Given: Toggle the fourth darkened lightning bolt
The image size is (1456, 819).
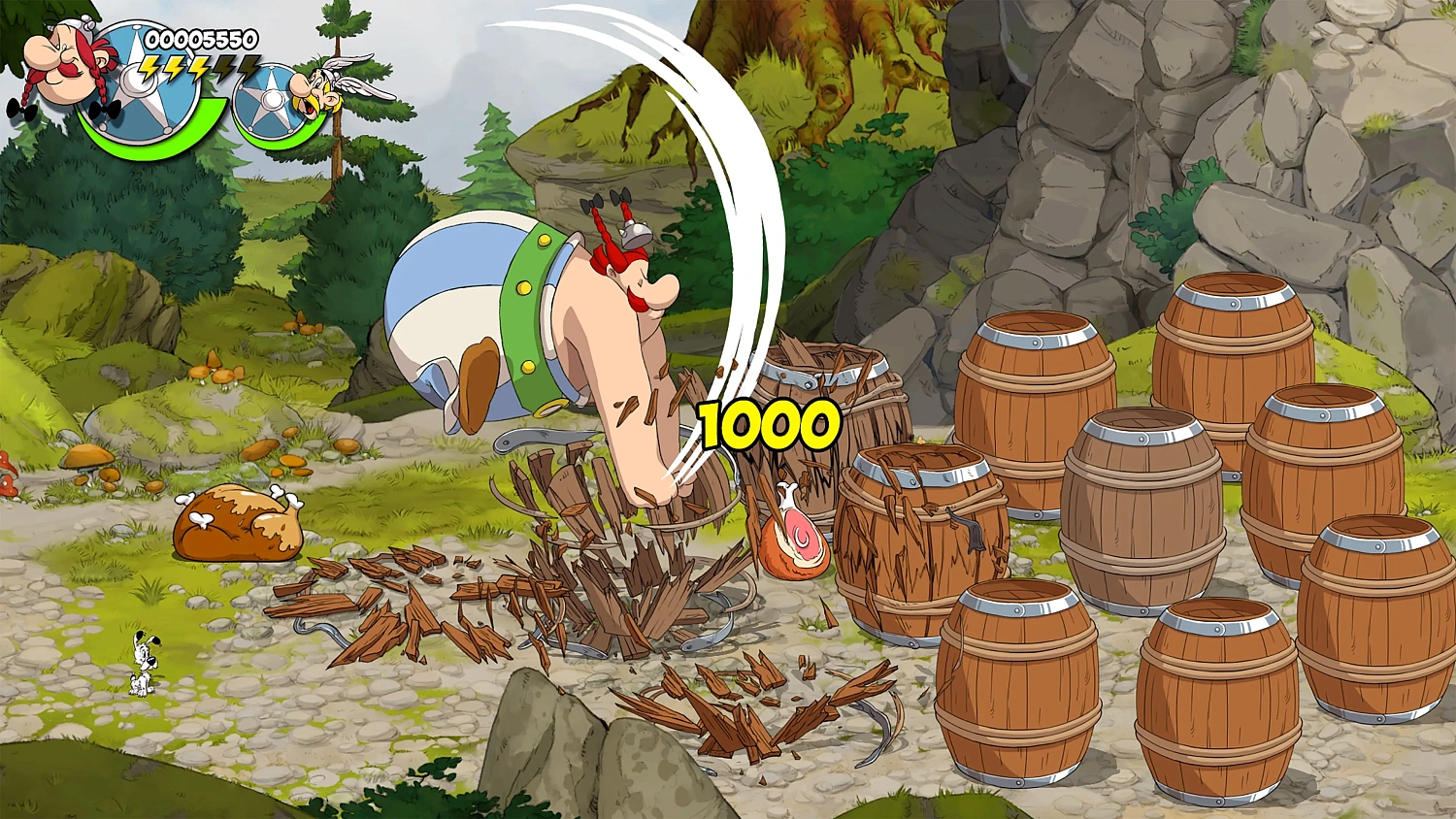Looking at the screenshot, I should pyautogui.click(x=224, y=66).
